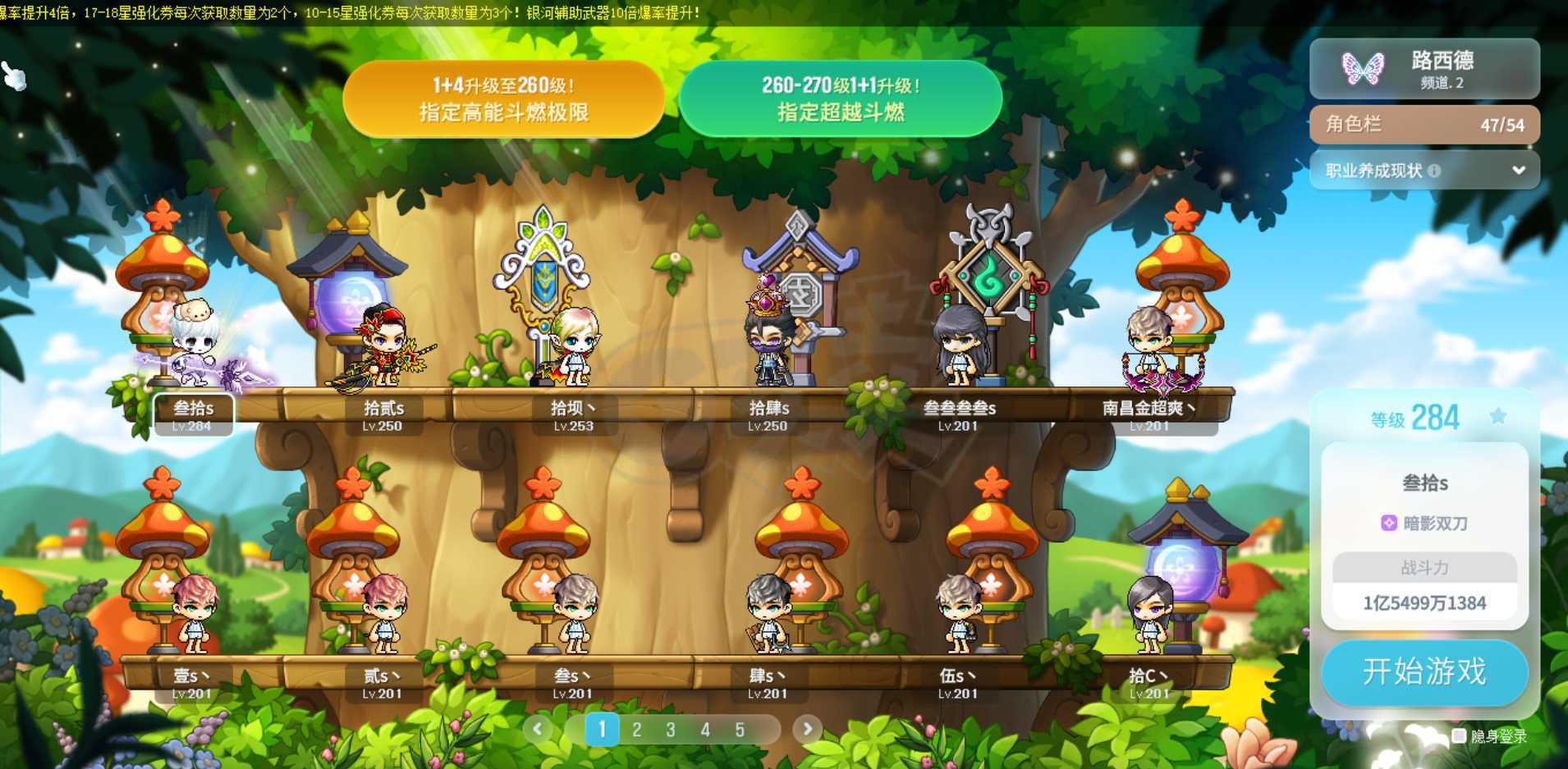Toggle the favorite star beside level 284
Screen dimensions: 1568x769
[x=1498, y=416]
